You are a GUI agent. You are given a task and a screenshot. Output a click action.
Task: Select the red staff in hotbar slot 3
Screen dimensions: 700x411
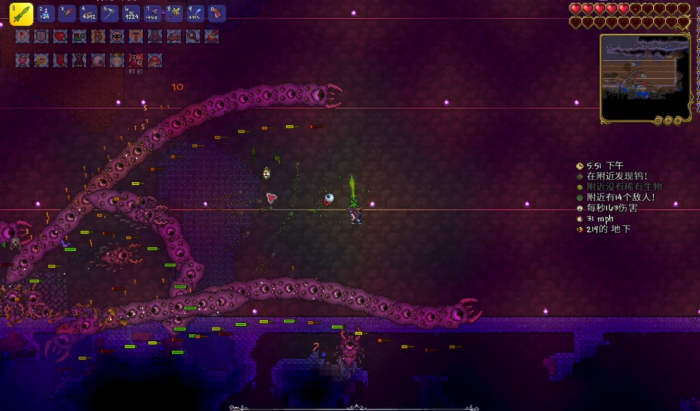pyautogui.click(x=67, y=14)
